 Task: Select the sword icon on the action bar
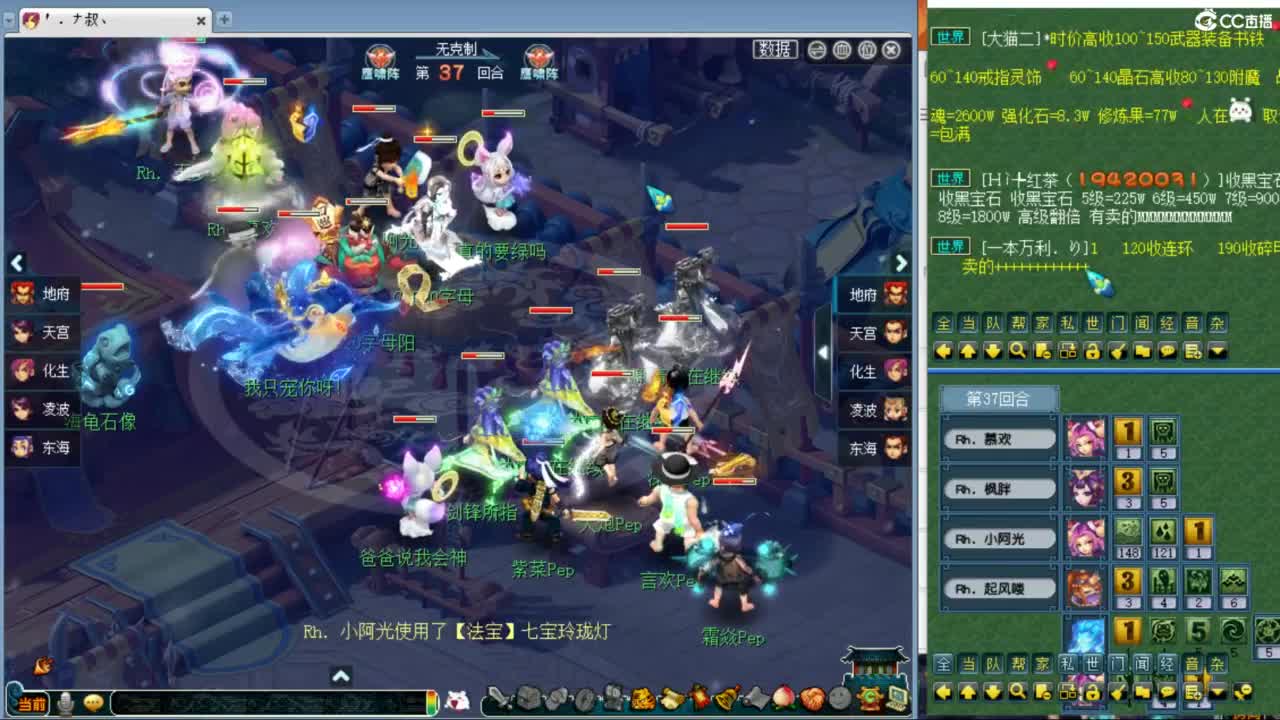tap(497, 698)
